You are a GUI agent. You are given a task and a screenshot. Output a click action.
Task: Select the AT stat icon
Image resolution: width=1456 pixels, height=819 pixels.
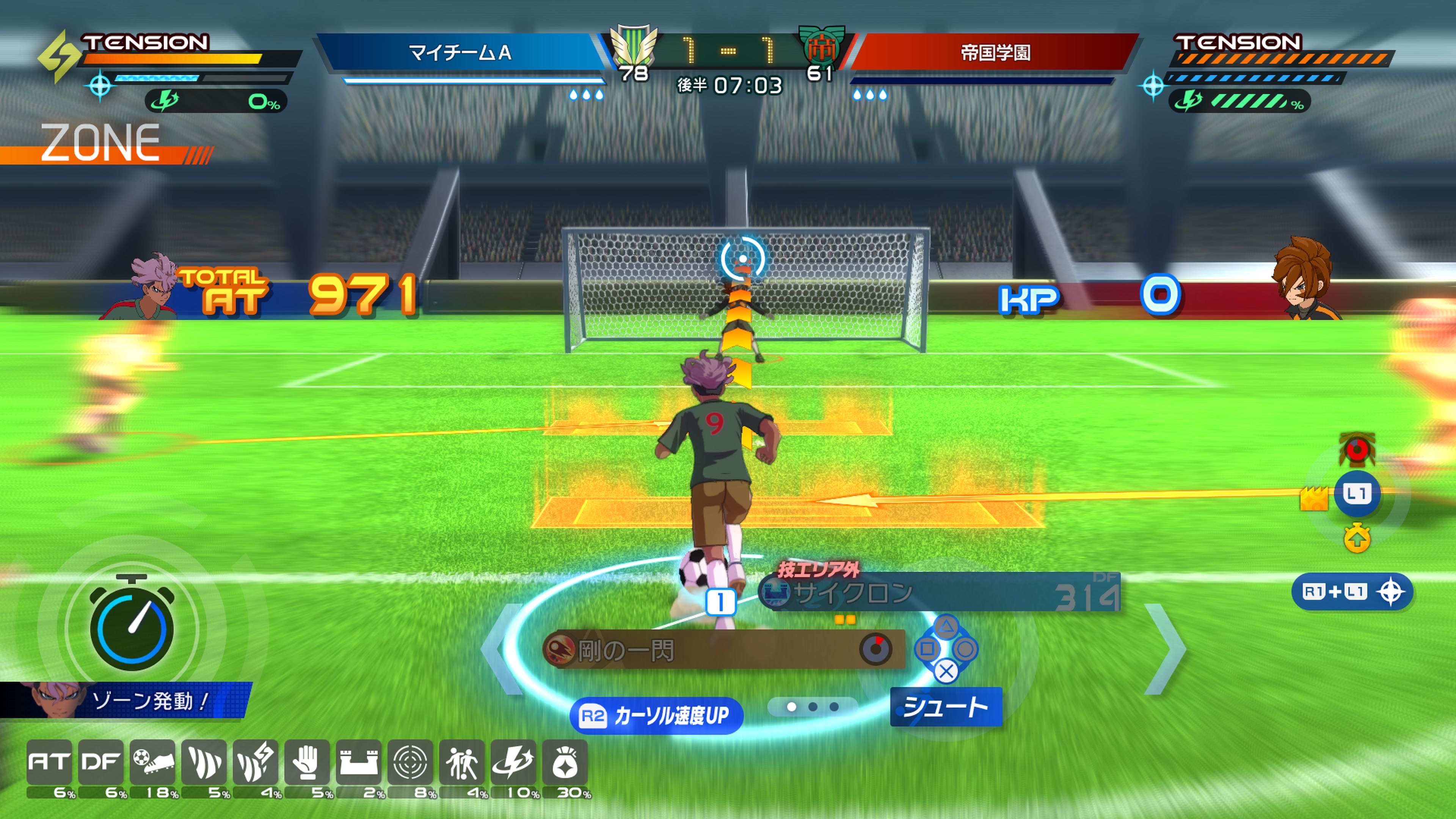[x=49, y=763]
